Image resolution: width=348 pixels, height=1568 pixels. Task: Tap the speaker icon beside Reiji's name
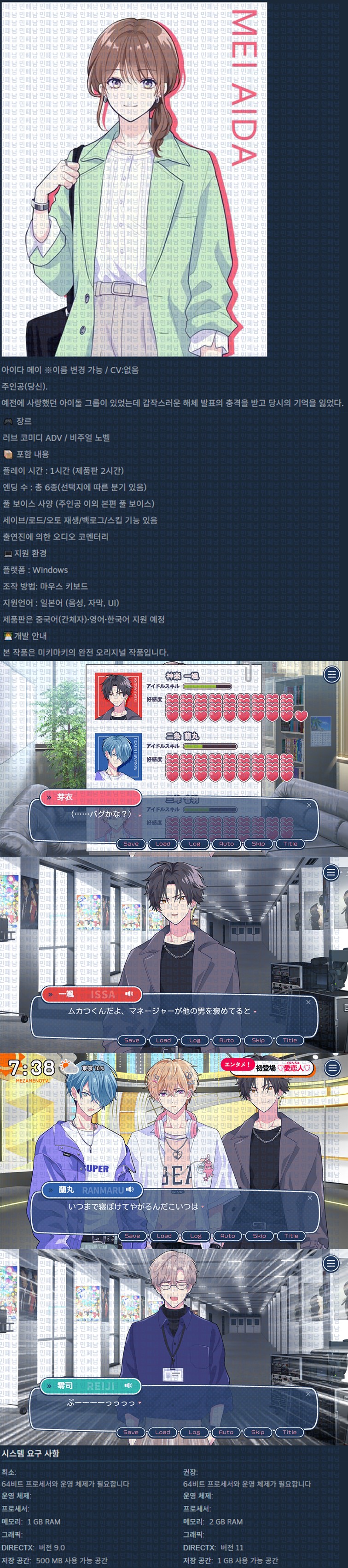coord(128,1385)
